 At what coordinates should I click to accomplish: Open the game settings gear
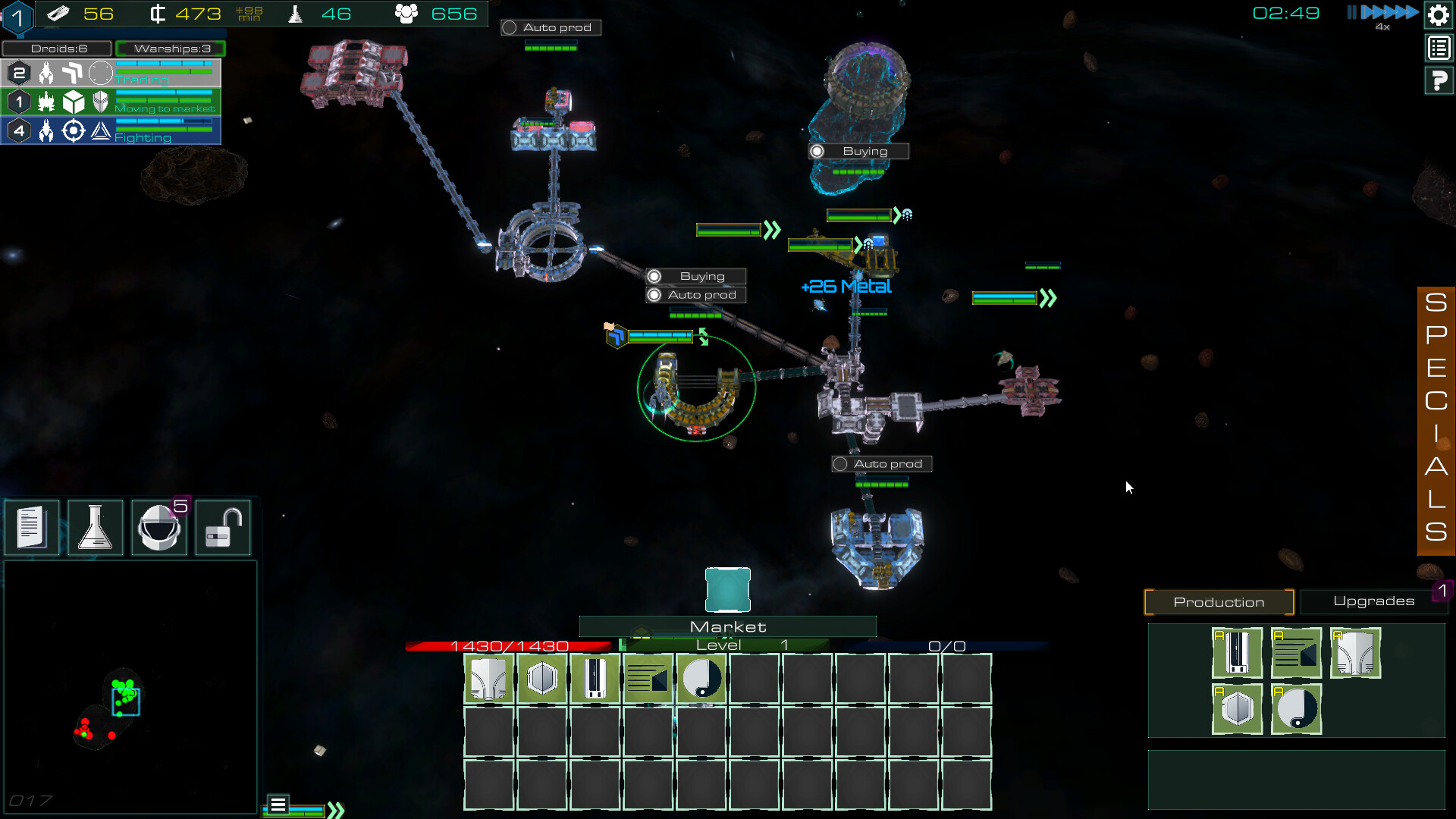click(1438, 14)
